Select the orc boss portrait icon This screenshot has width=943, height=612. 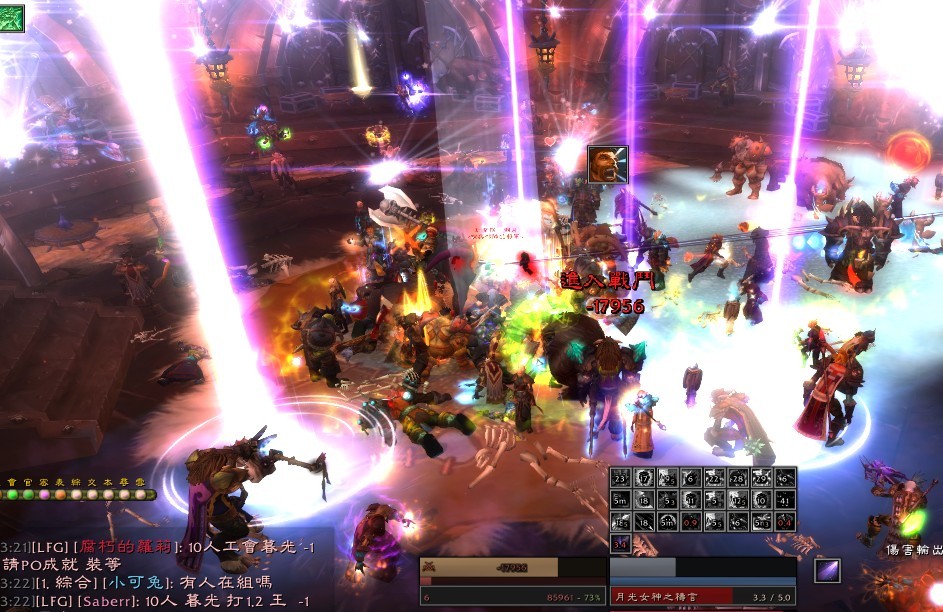pos(607,164)
